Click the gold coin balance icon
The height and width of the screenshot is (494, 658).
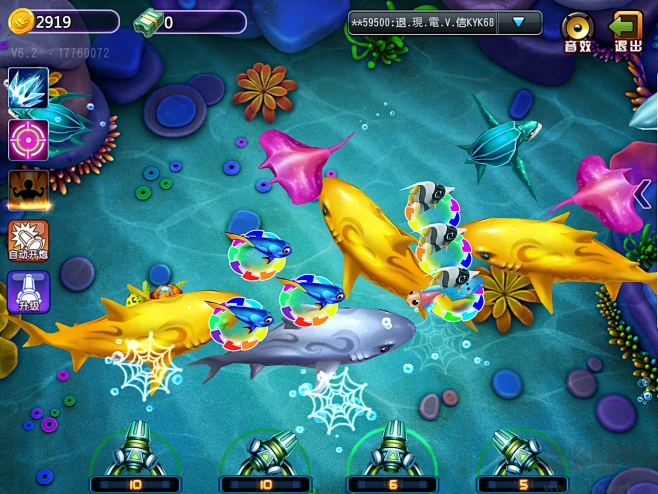click(x=21, y=21)
